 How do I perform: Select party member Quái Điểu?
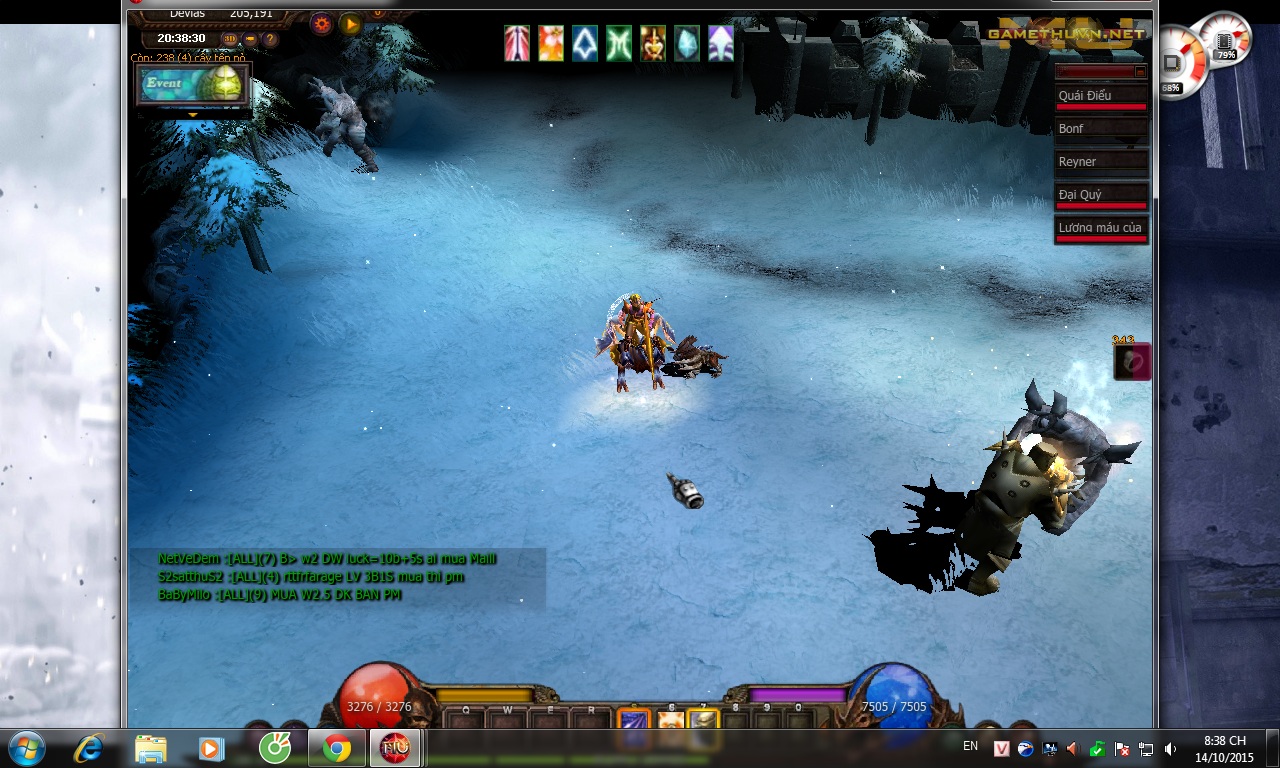(1102, 96)
